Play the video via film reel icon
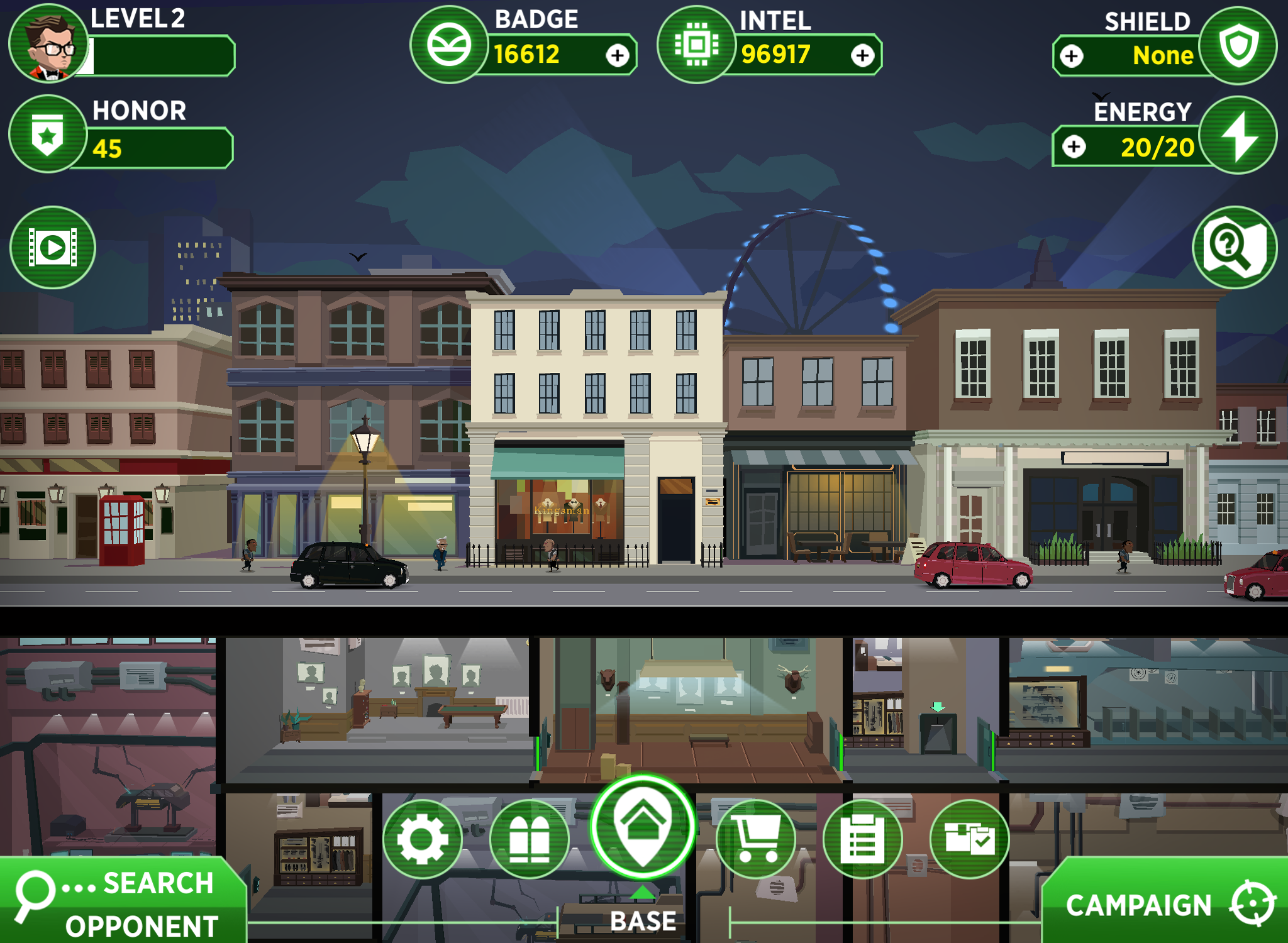This screenshot has width=1288, height=943. pos(53,247)
